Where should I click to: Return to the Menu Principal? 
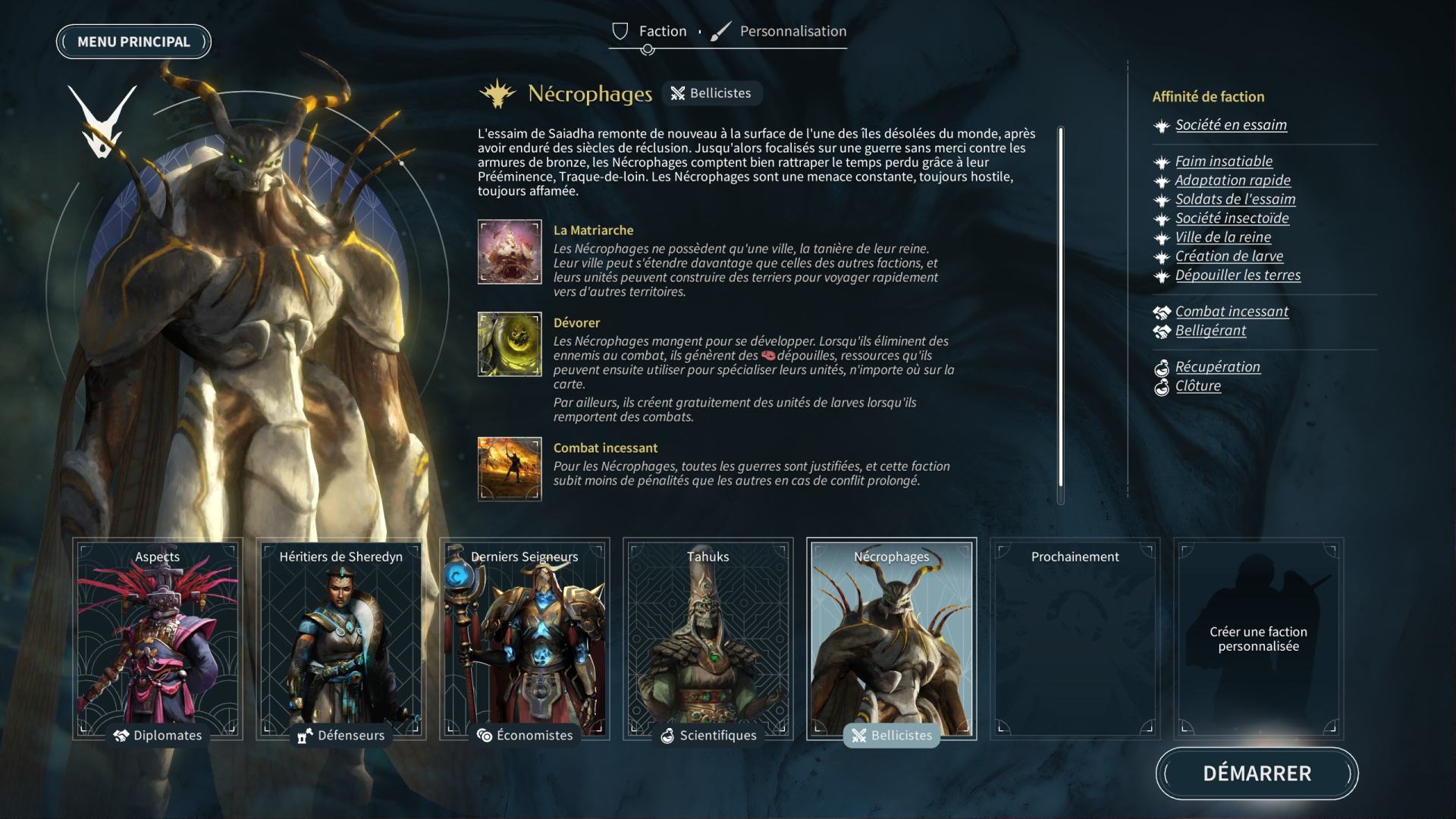tap(133, 42)
